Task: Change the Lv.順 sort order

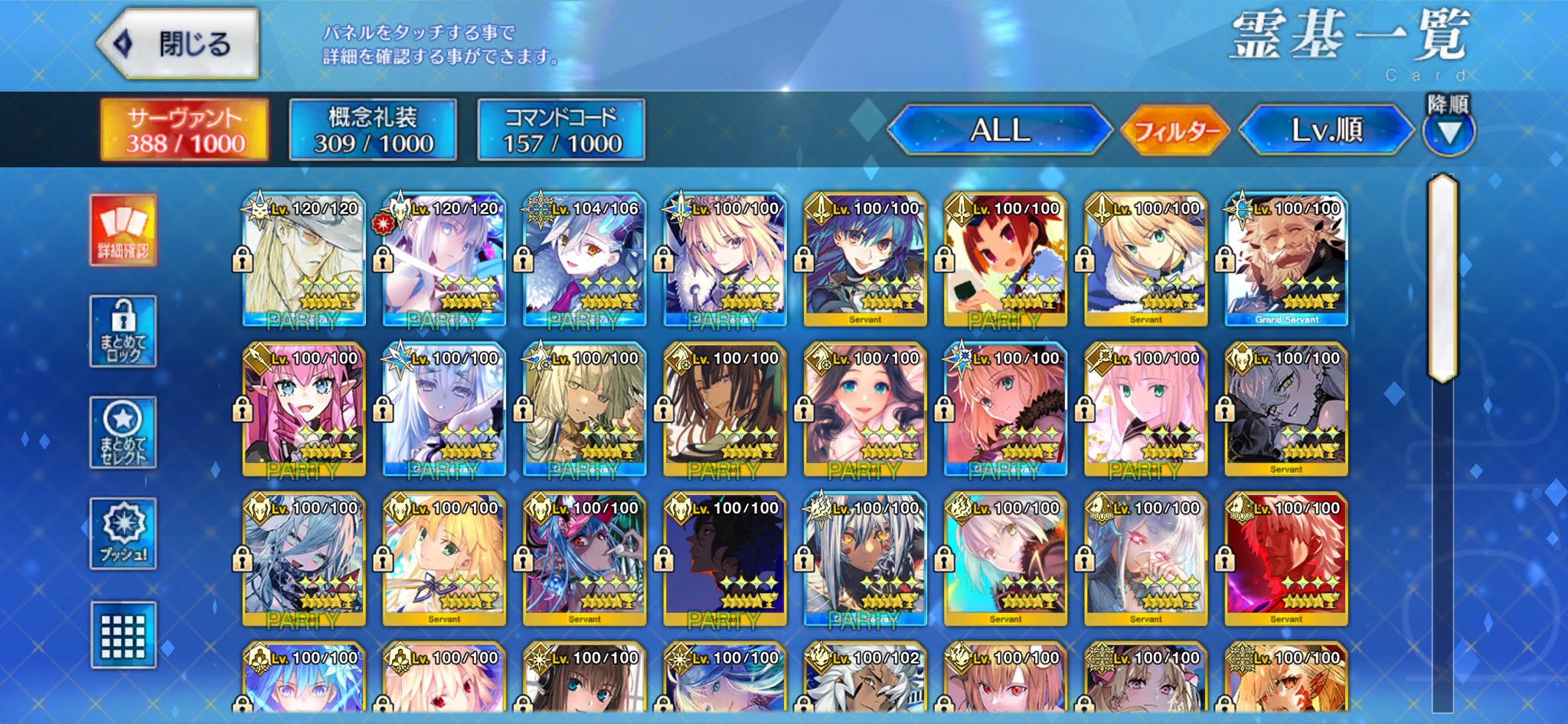Action: (1326, 130)
